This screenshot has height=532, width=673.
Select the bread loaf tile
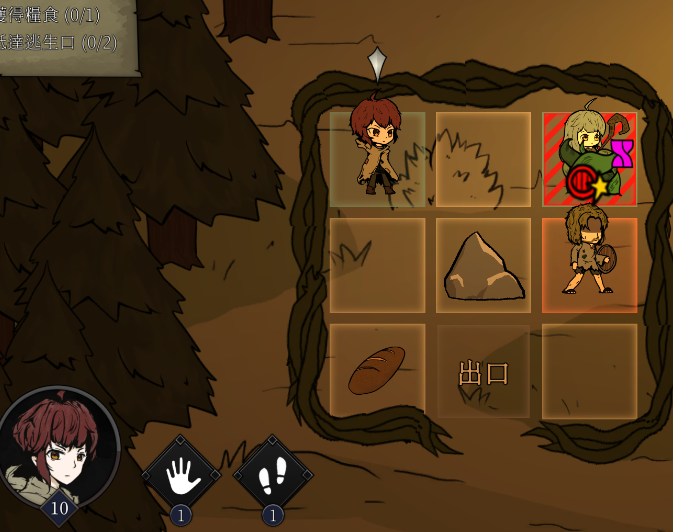coord(377,371)
